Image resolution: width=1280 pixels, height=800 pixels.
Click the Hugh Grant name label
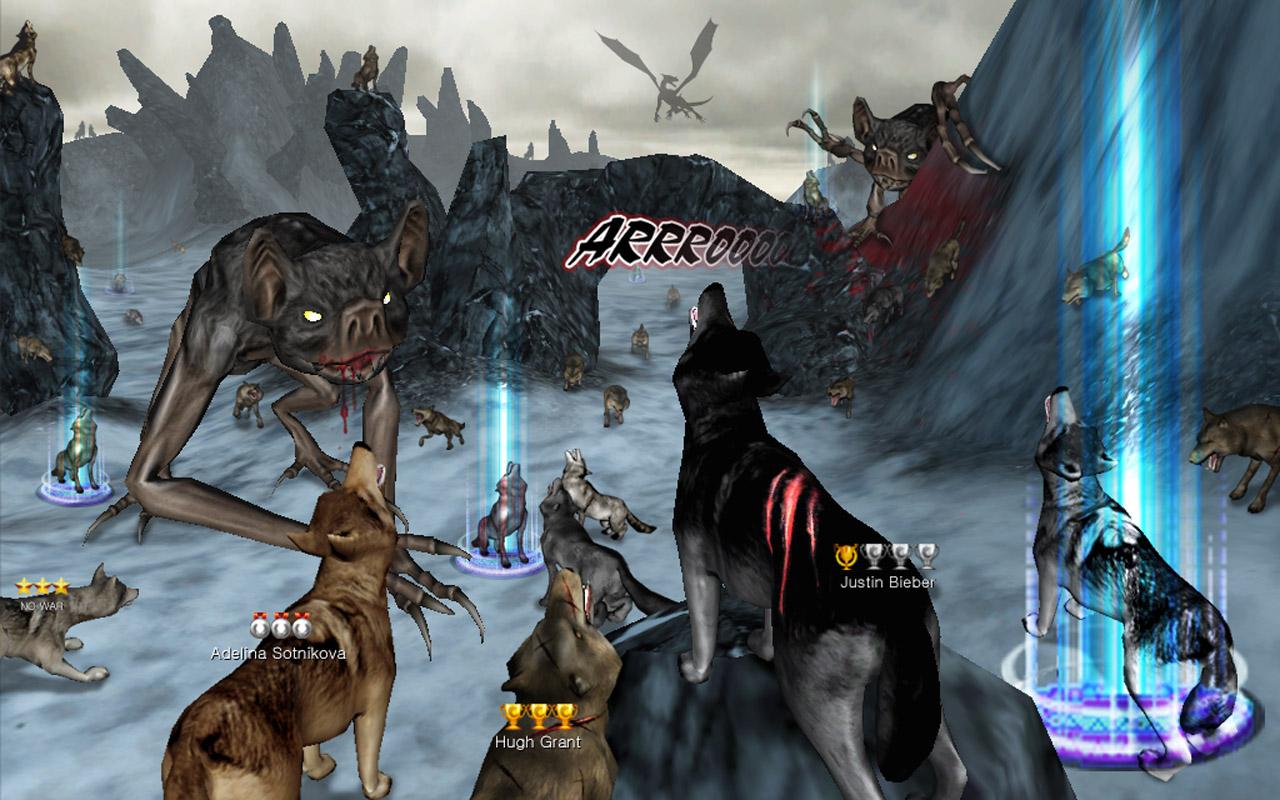pyautogui.click(x=537, y=741)
